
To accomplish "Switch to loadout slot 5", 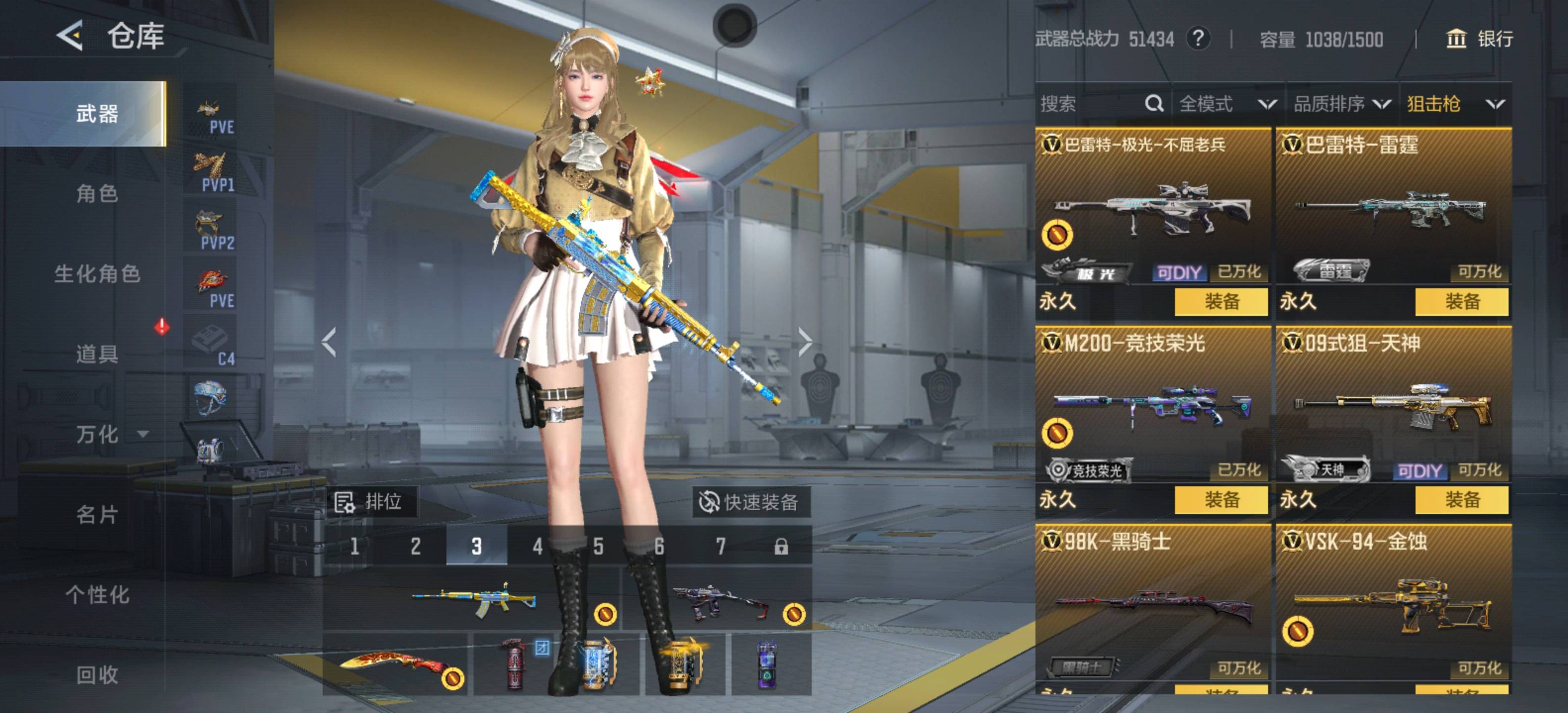I will [x=598, y=546].
